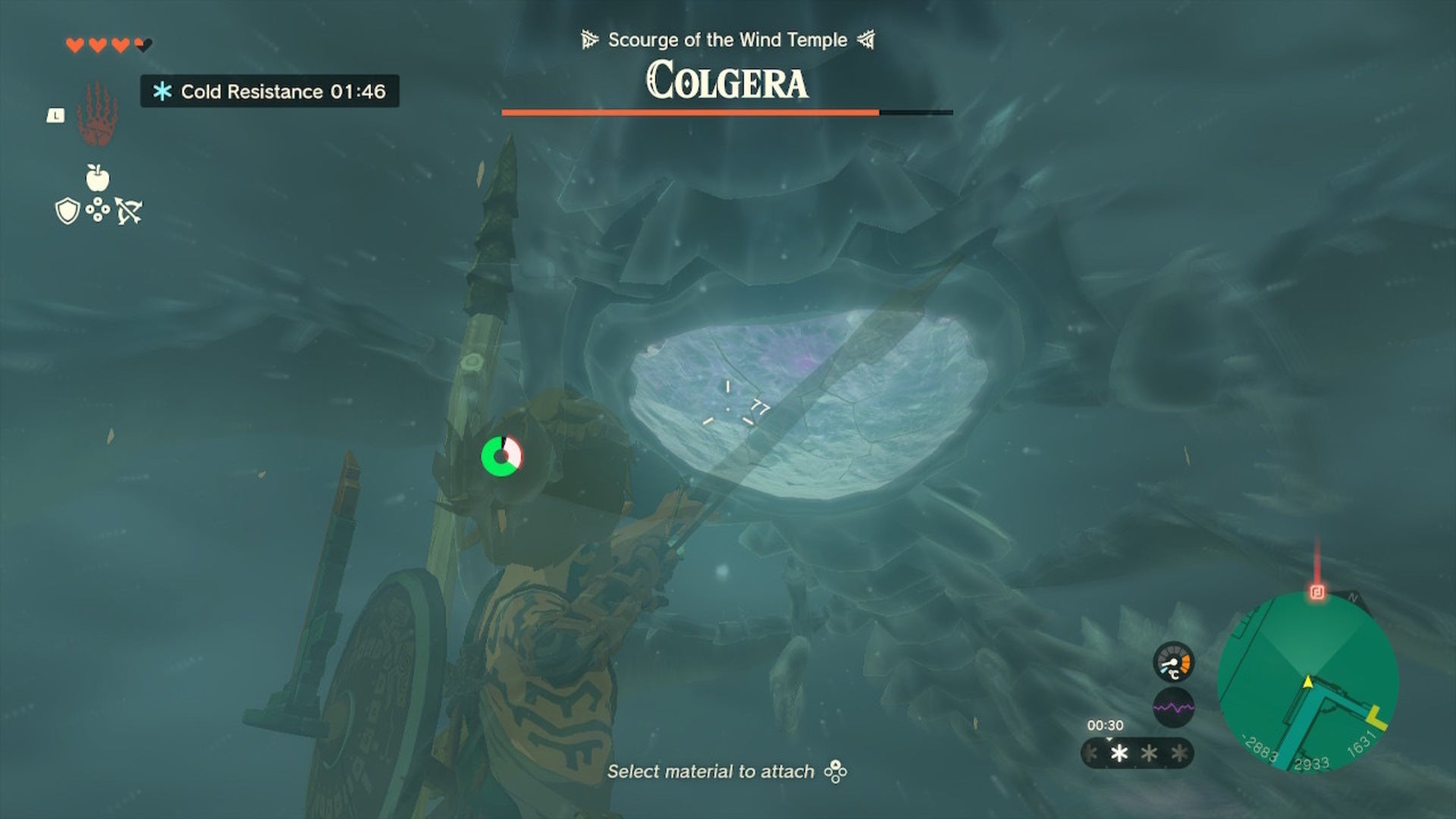Click the Cold Resistance status effect
The height and width of the screenshot is (819, 1456).
coord(270,92)
